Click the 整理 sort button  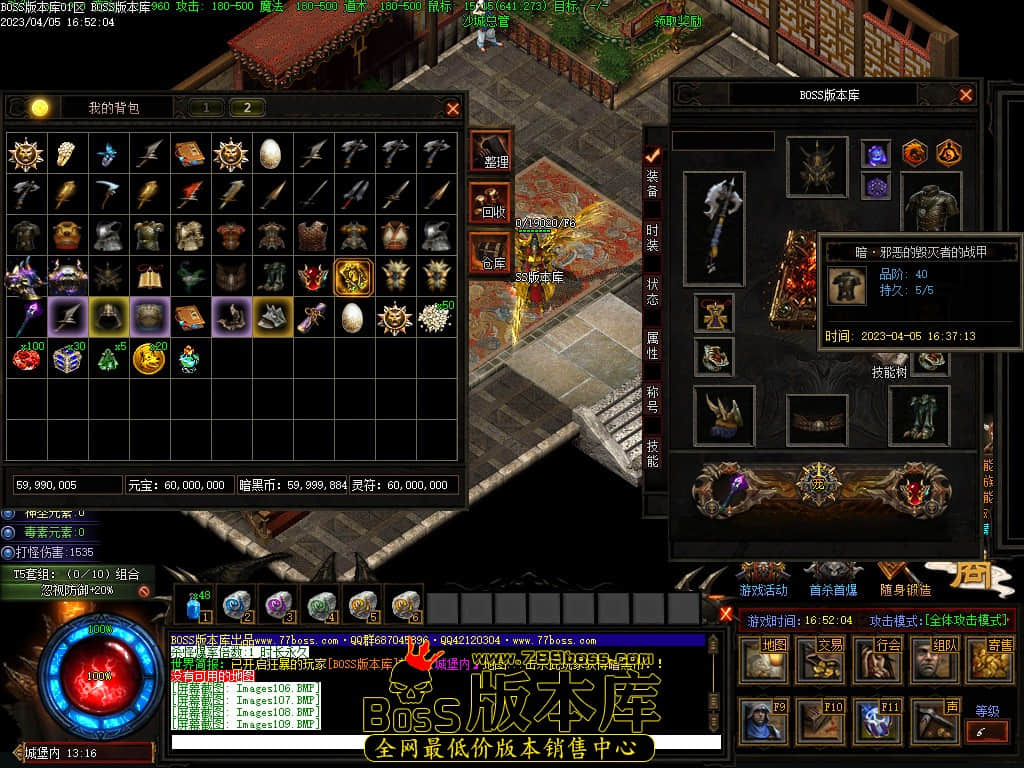tap(490, 152)
